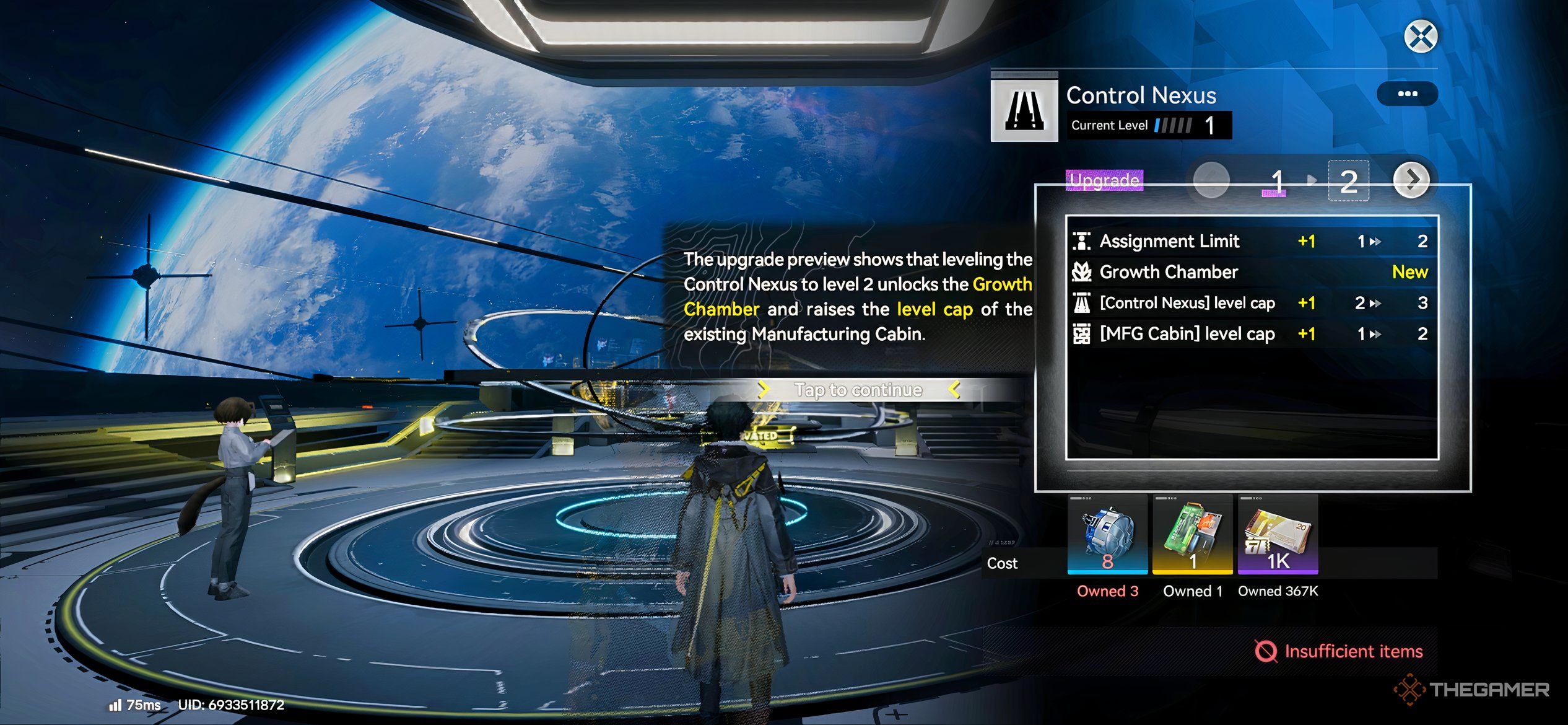Select the Control Nexus level cap row
Image resolution: width=1568 pixels, height=725 pixels.
[1251, 303]
